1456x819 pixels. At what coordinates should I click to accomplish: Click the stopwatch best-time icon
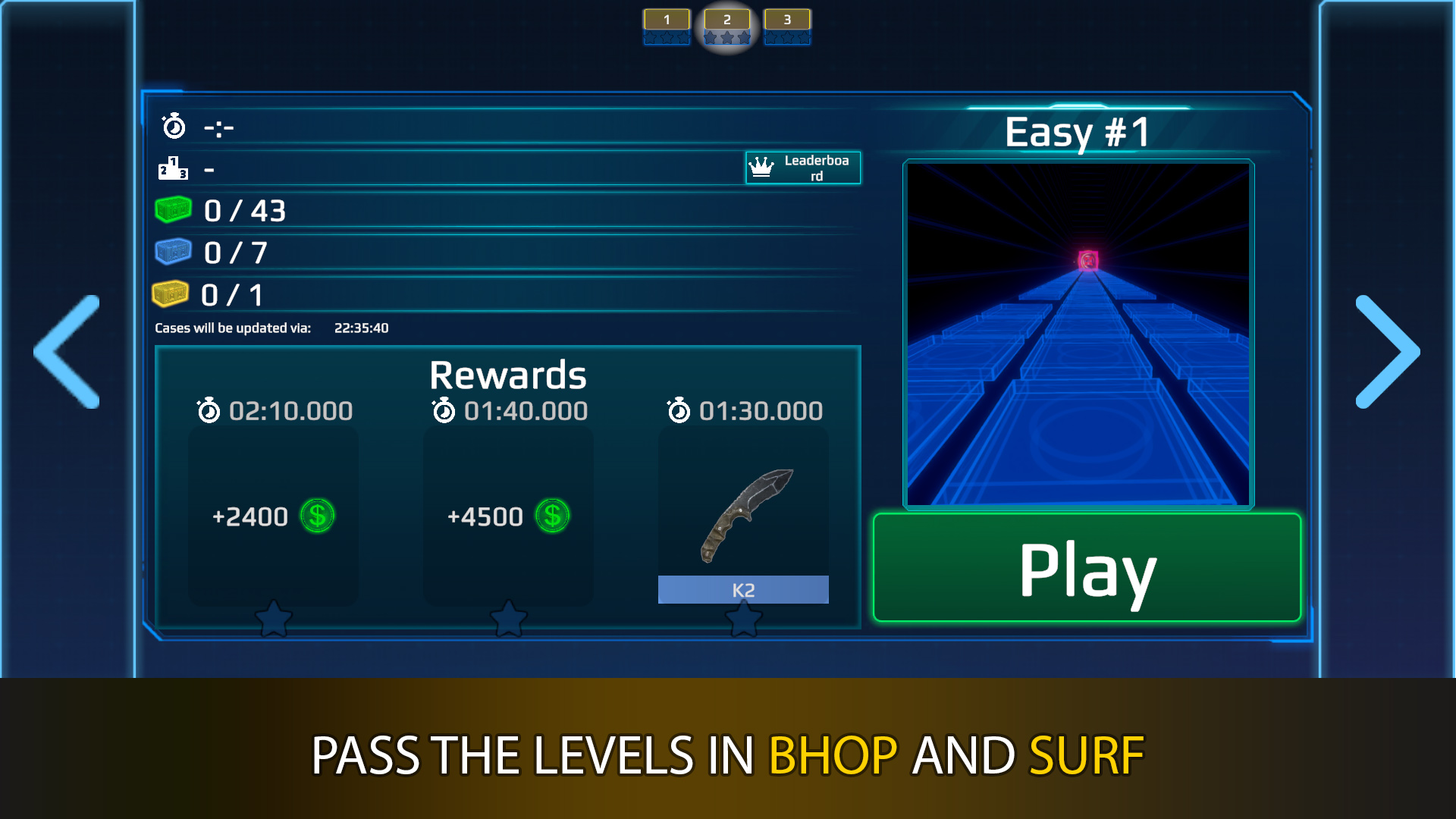173,127
